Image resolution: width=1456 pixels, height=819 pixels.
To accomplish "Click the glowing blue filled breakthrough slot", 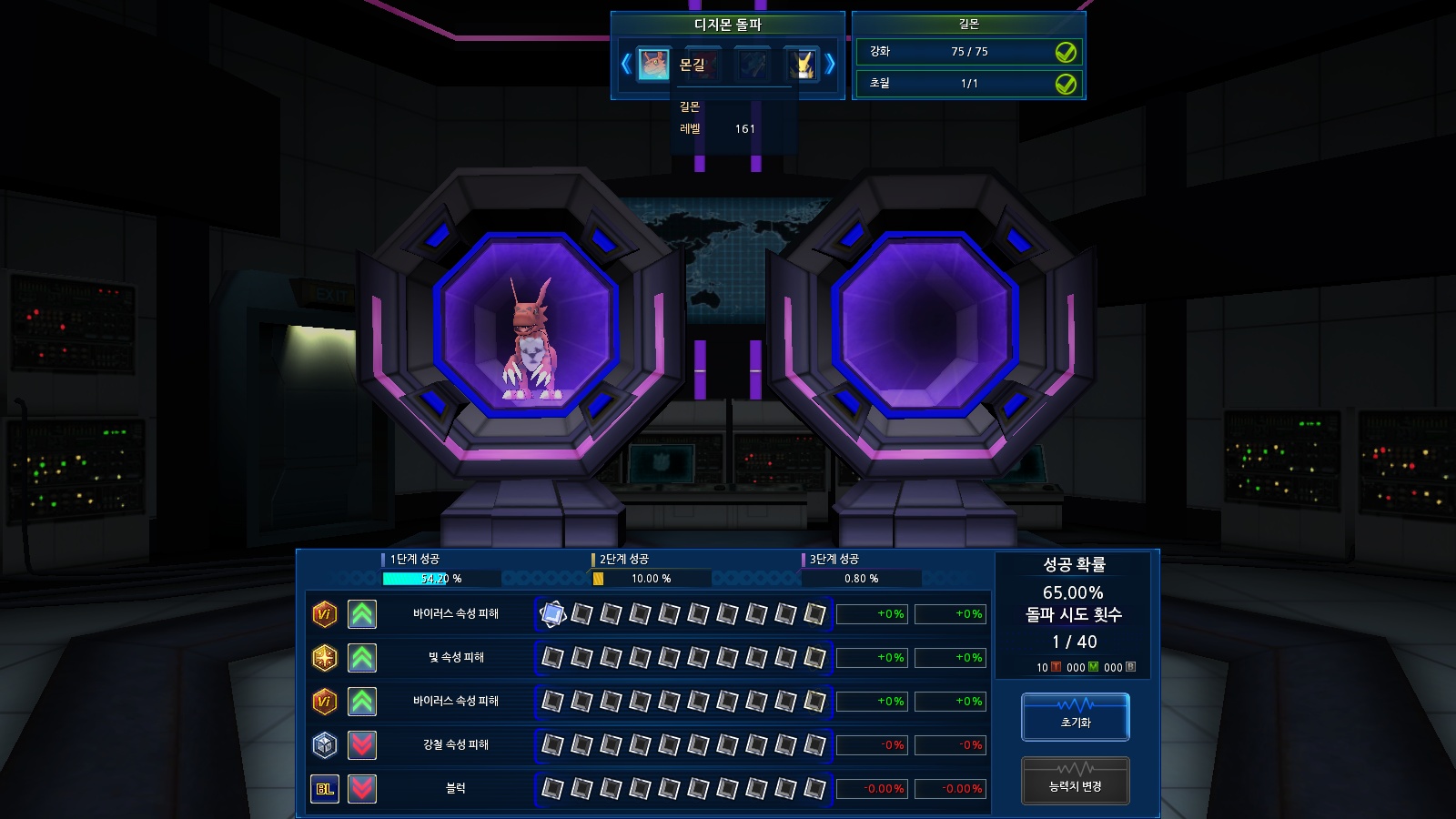I will click(x=552, y=614).
